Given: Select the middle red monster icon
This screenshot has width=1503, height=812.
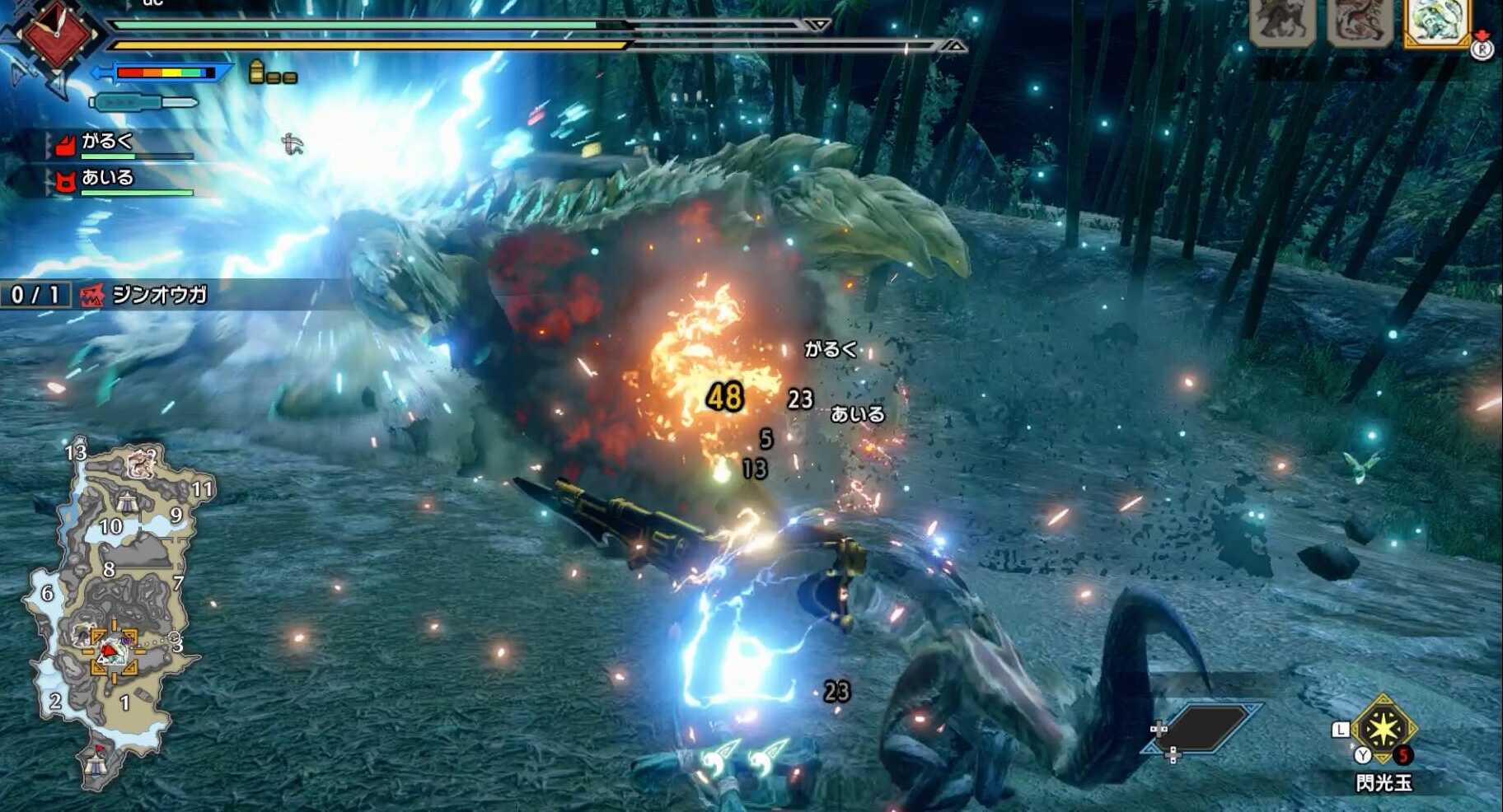Looking at the screenshot, I should point(1360,21).
